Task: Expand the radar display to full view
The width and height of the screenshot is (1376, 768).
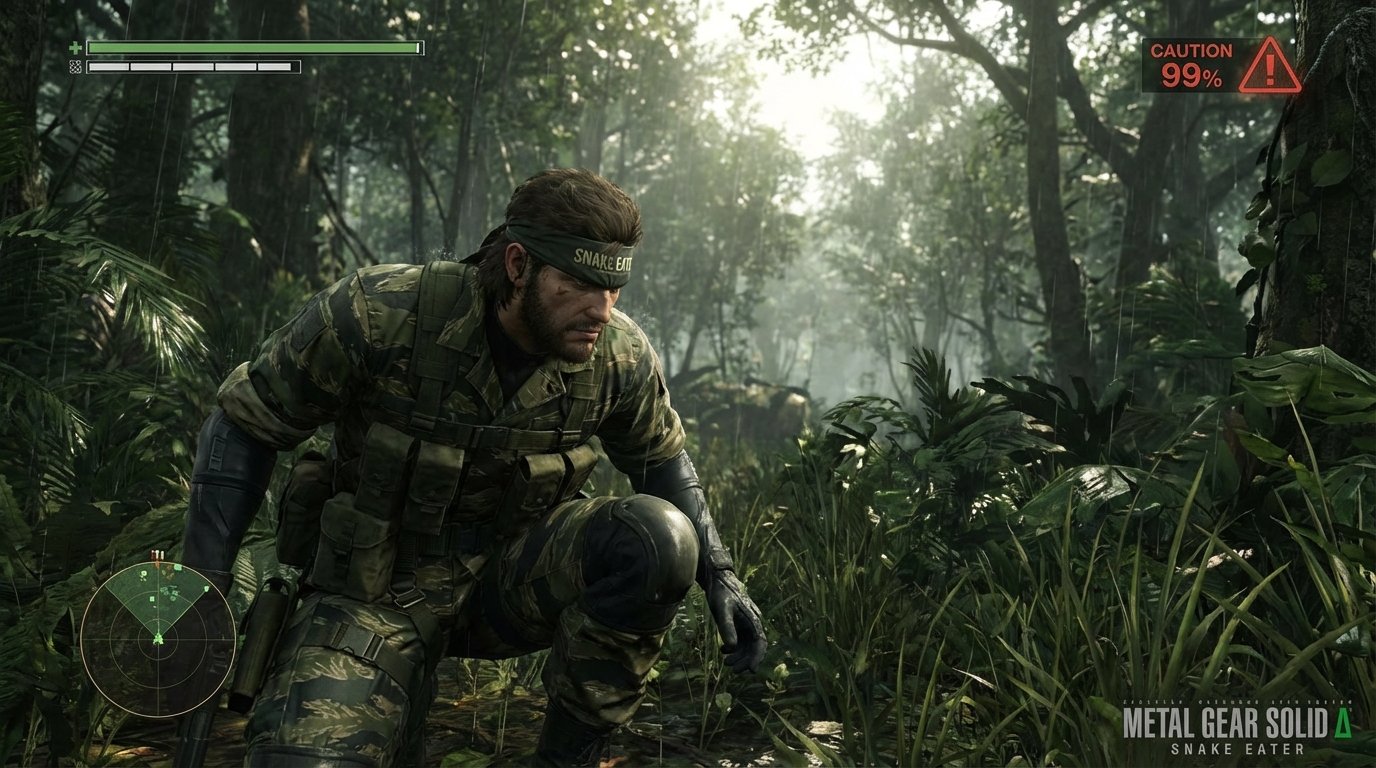Action: click(158, 640)
